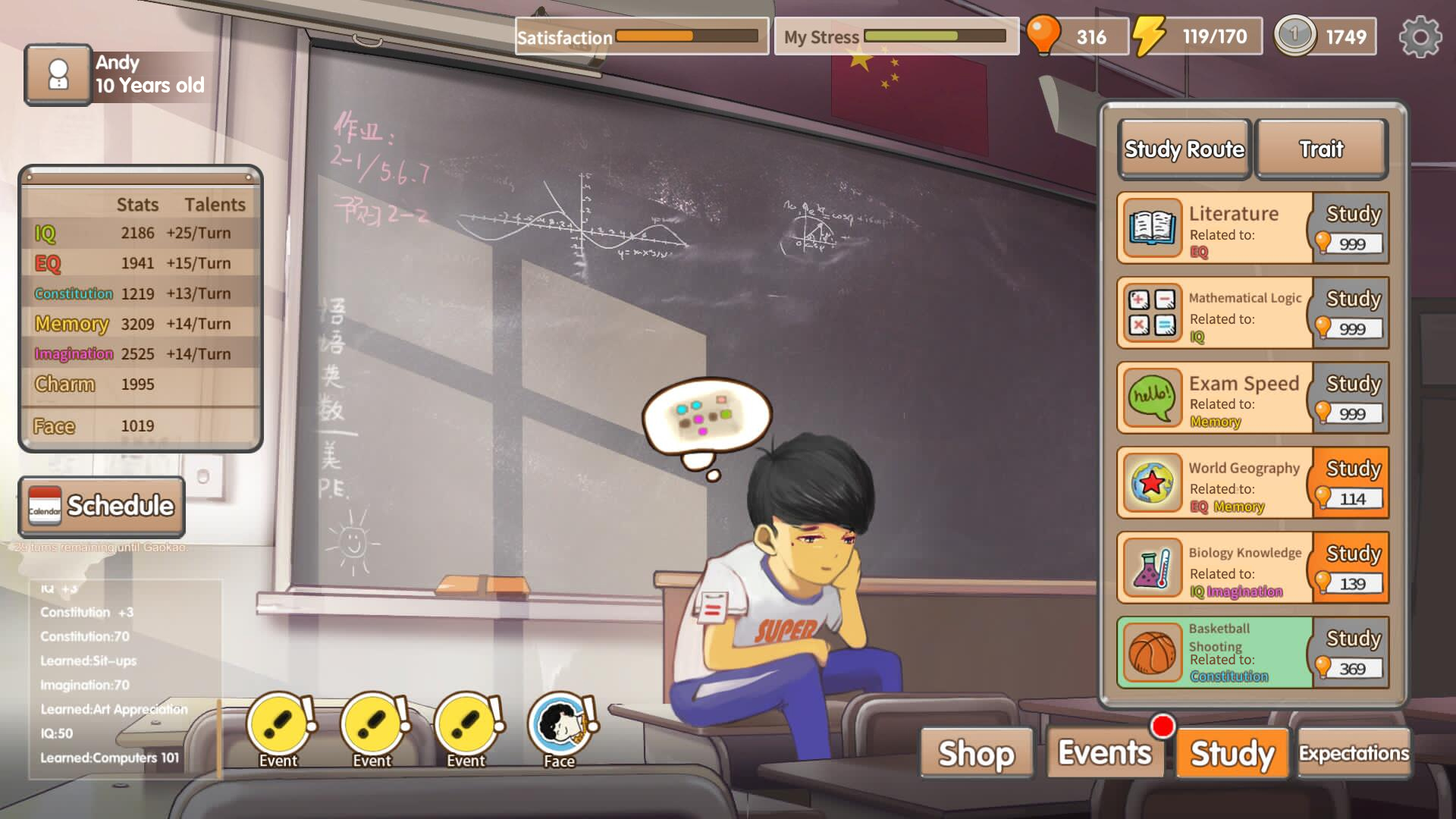This screenshot has height=819, width=1456.
Task: Select the Study menu button
Action: pos(1232,753)
